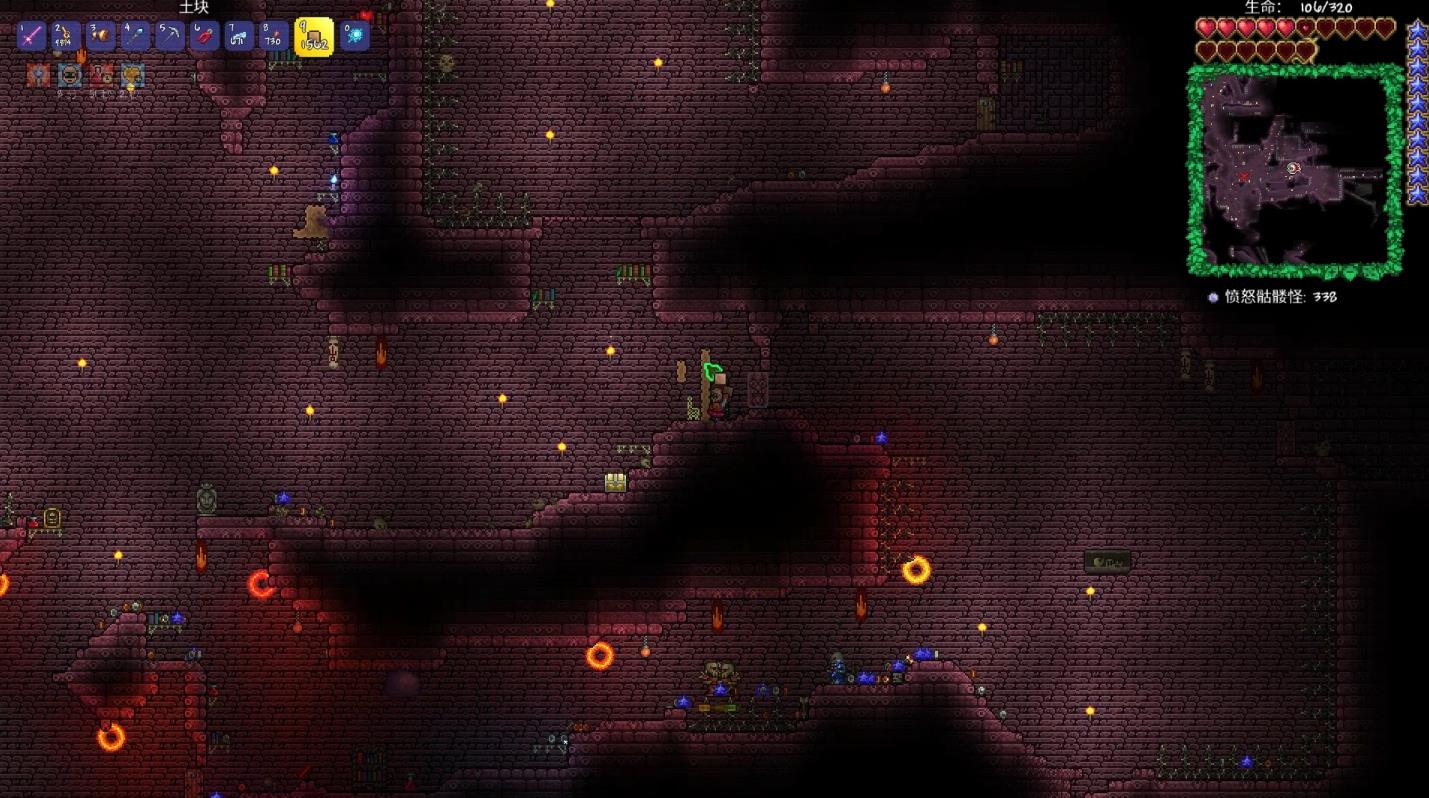Viewport: 1429px width, 798px height.
Task: Select hotbar slot 8 with 730 count
Action: 273,37
